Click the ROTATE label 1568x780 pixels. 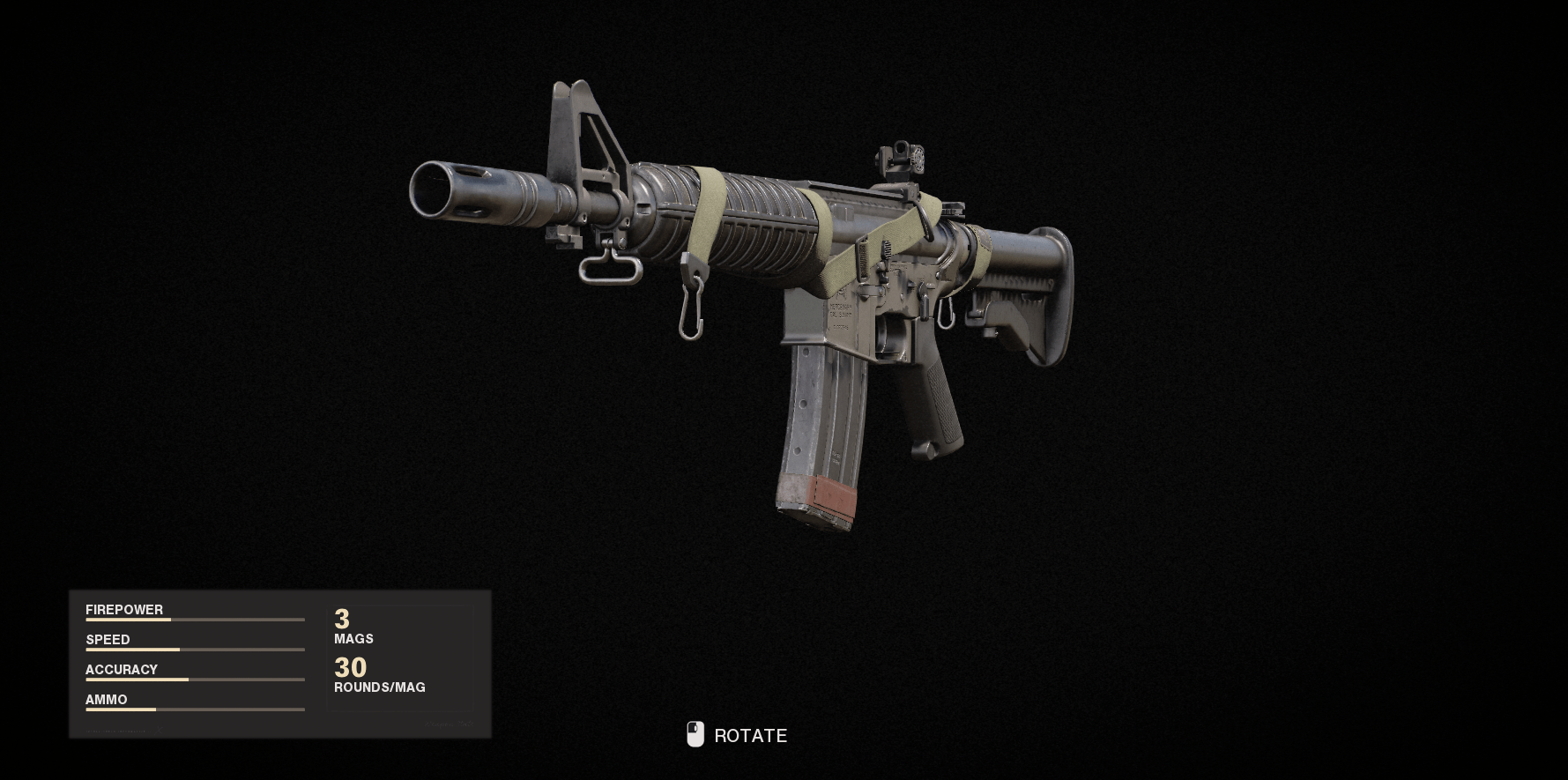pyautogui.click(x=751, y=735)
